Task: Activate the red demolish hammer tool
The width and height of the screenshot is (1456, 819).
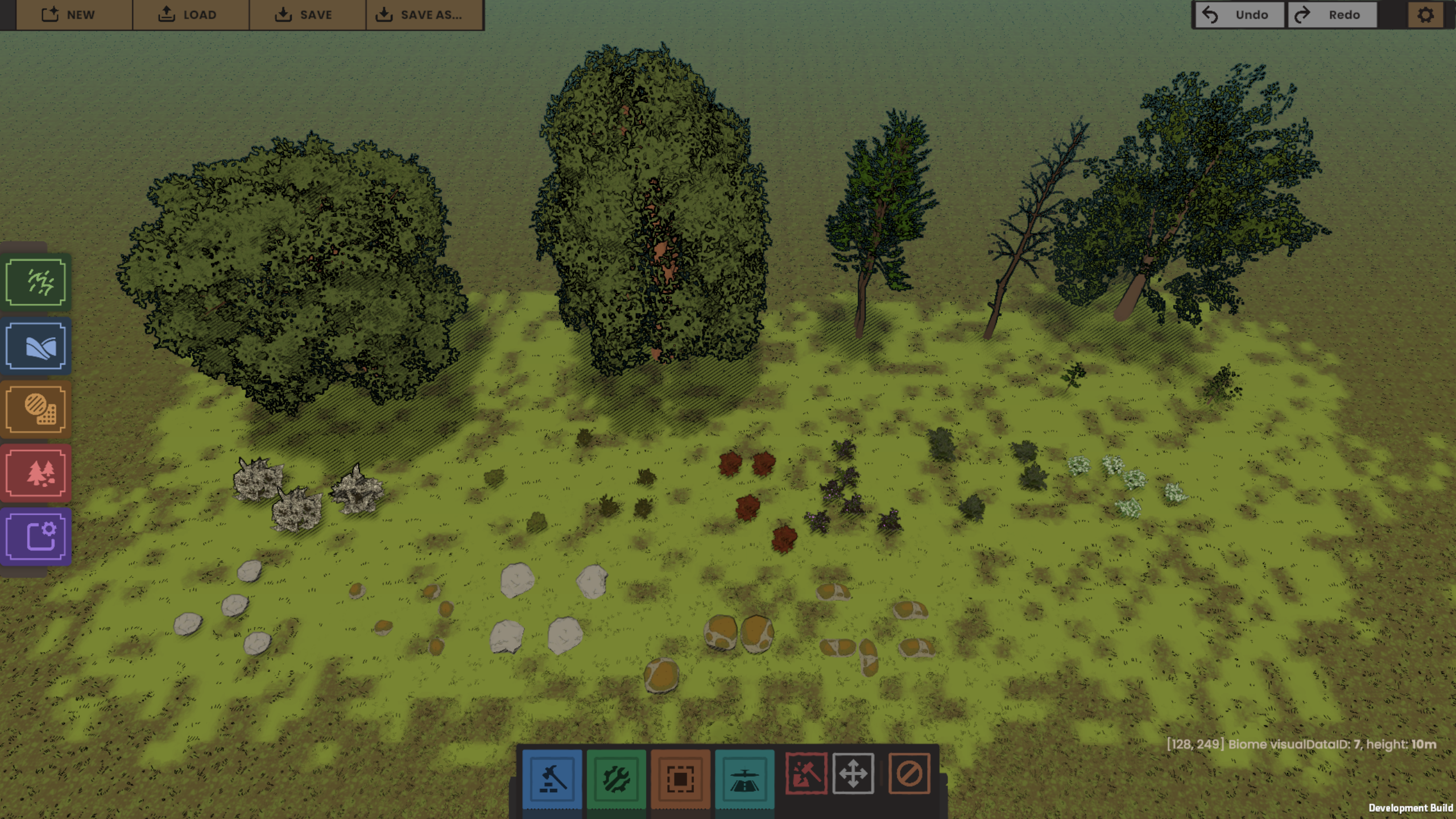Action: [806, 773]
